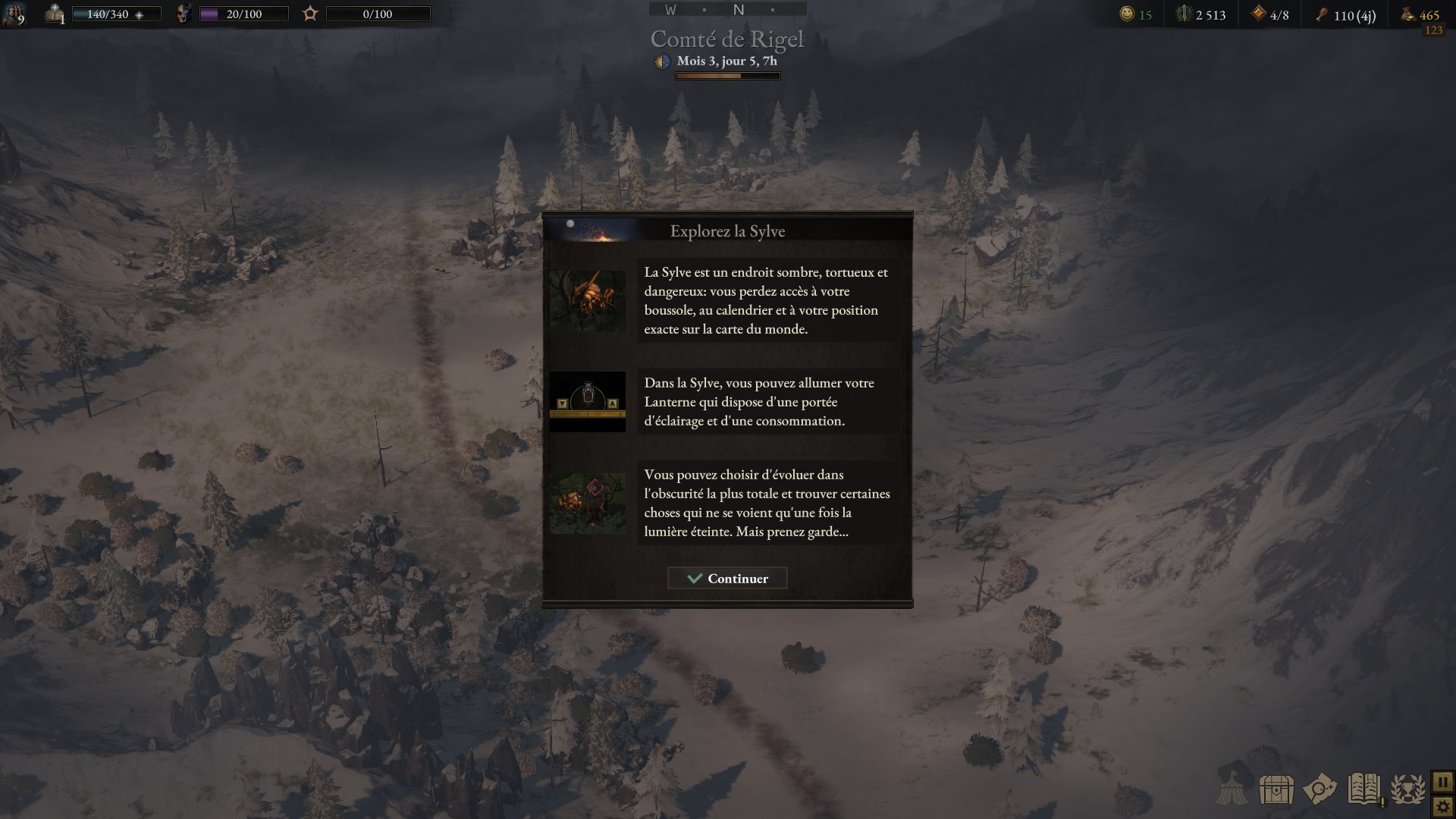This screenshot has height=819, width=1456.
Task: Continue past the Sylve tutorial
Action: 727,579
